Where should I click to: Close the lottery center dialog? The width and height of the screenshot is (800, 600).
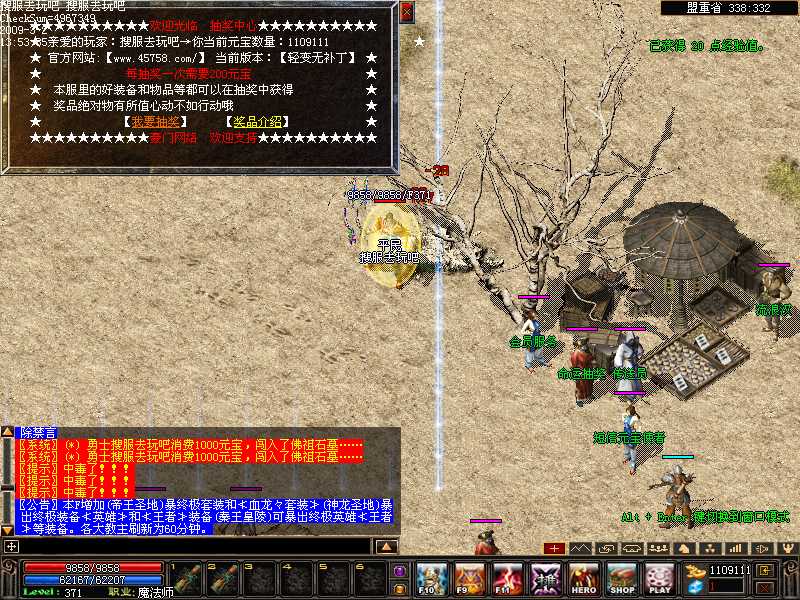(406, 12)
